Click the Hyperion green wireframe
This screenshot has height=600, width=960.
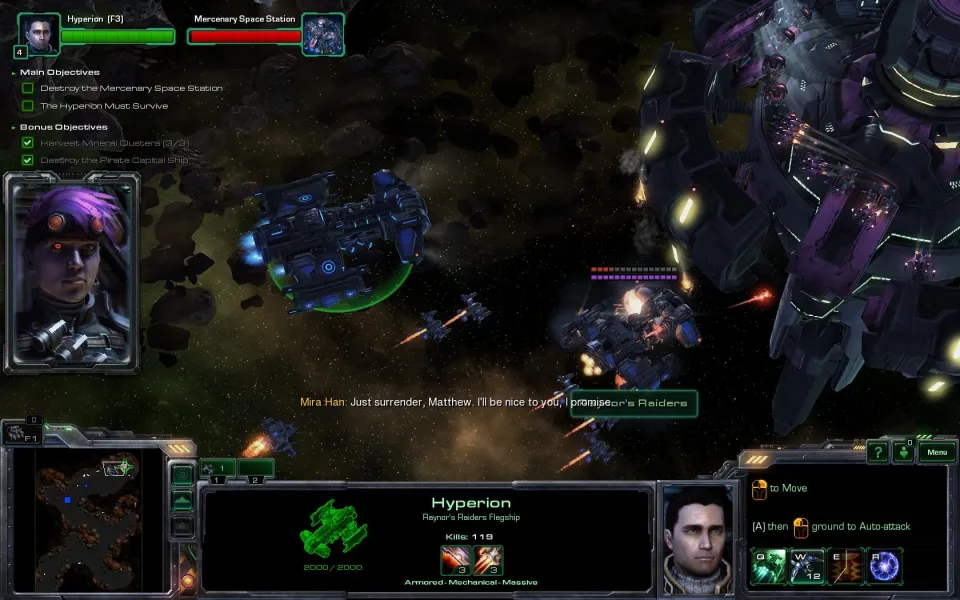point(333,530)
